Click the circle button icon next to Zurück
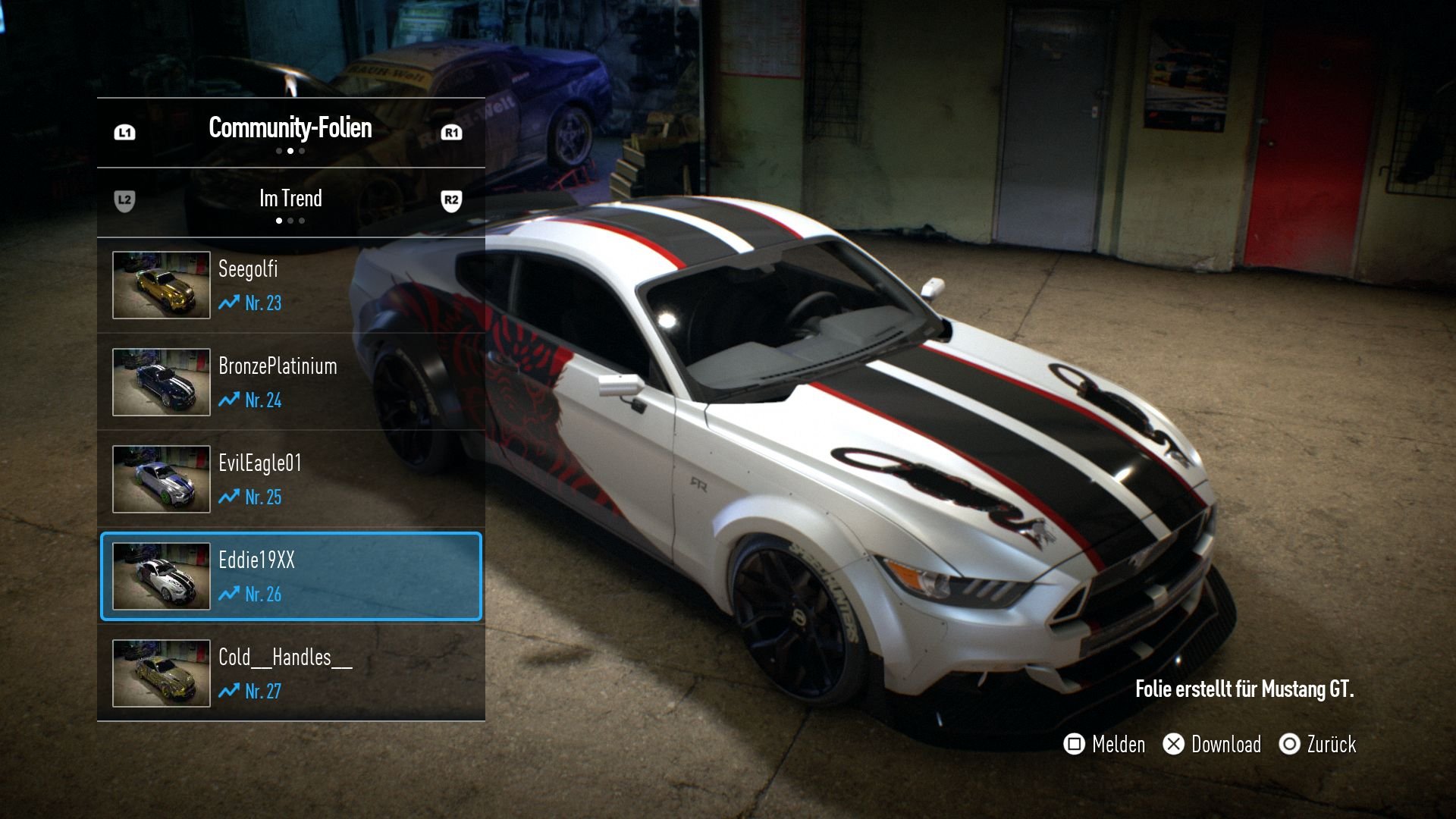Viewport: 1456px width, 819px height. [x=1290, y=745]
